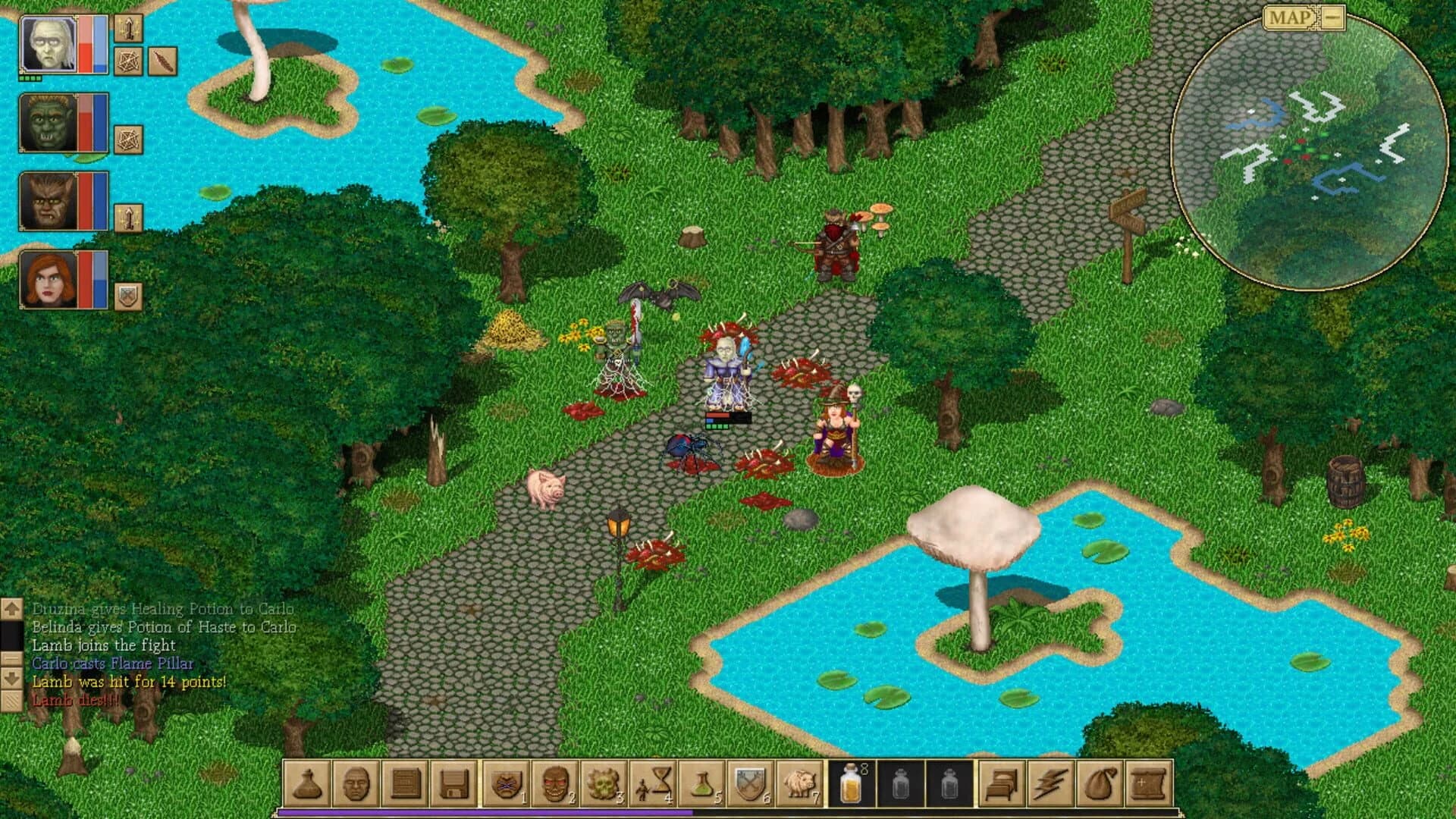This screenshot has width=1456, height=819.
Task: Toggle the web icon beside the orc portrait
Action: [129, 139]
